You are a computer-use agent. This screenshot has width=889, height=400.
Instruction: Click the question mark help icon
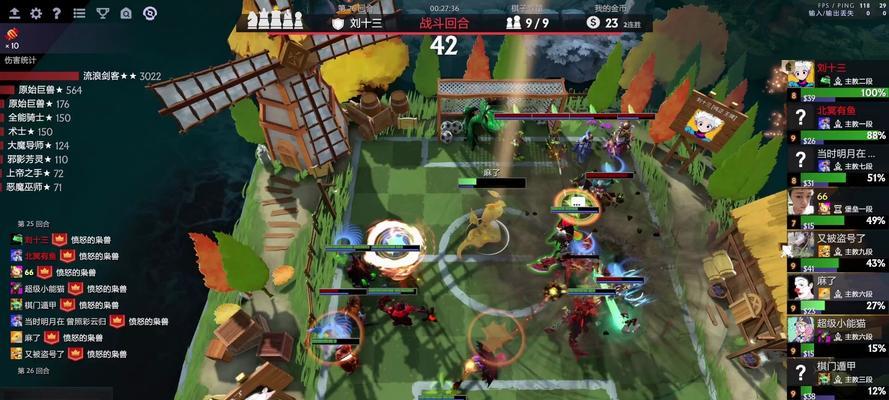pyautogui.click(x=57, y=13)
